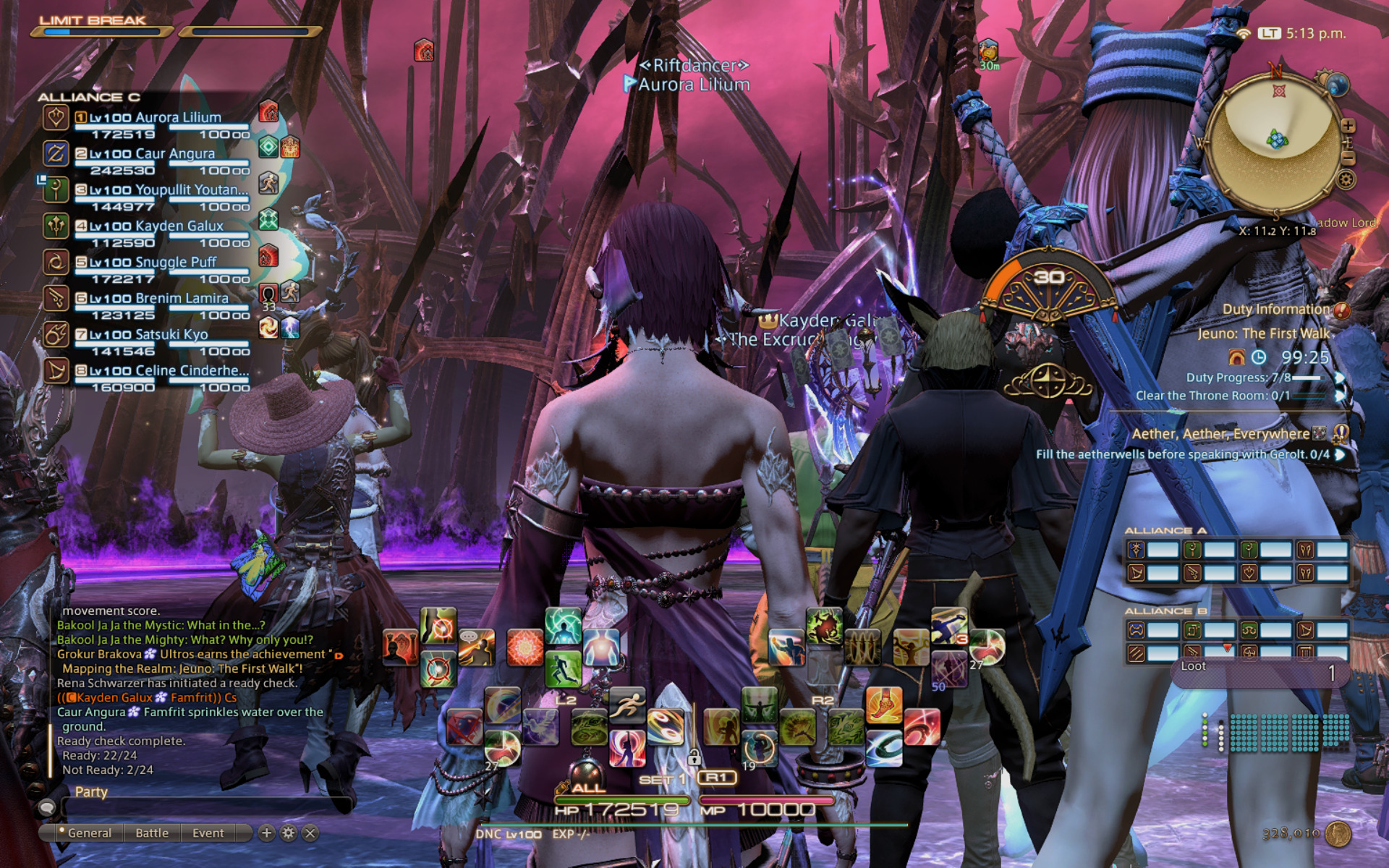
Task: Select the General chat tab
Action: coord(89,833)
